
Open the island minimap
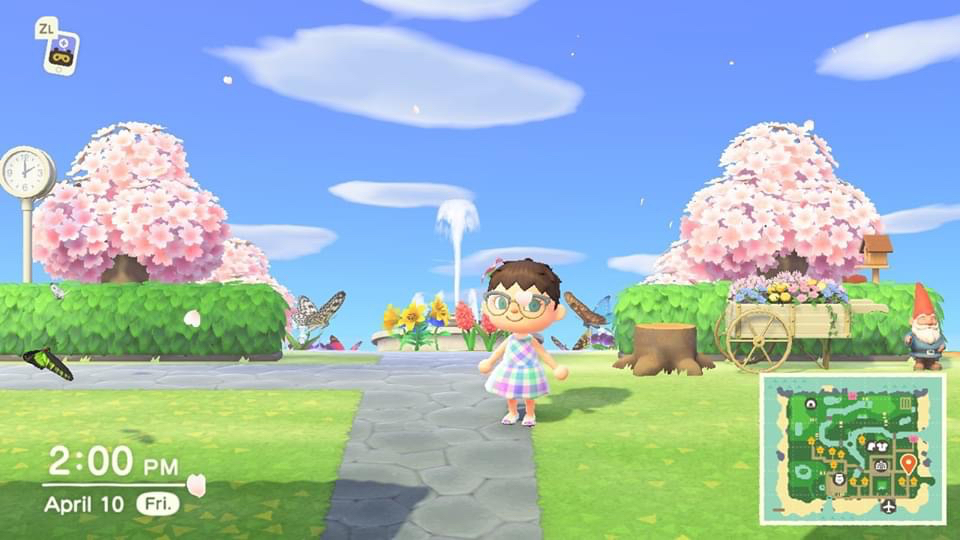pyautogui.click(x=852, y=449)
